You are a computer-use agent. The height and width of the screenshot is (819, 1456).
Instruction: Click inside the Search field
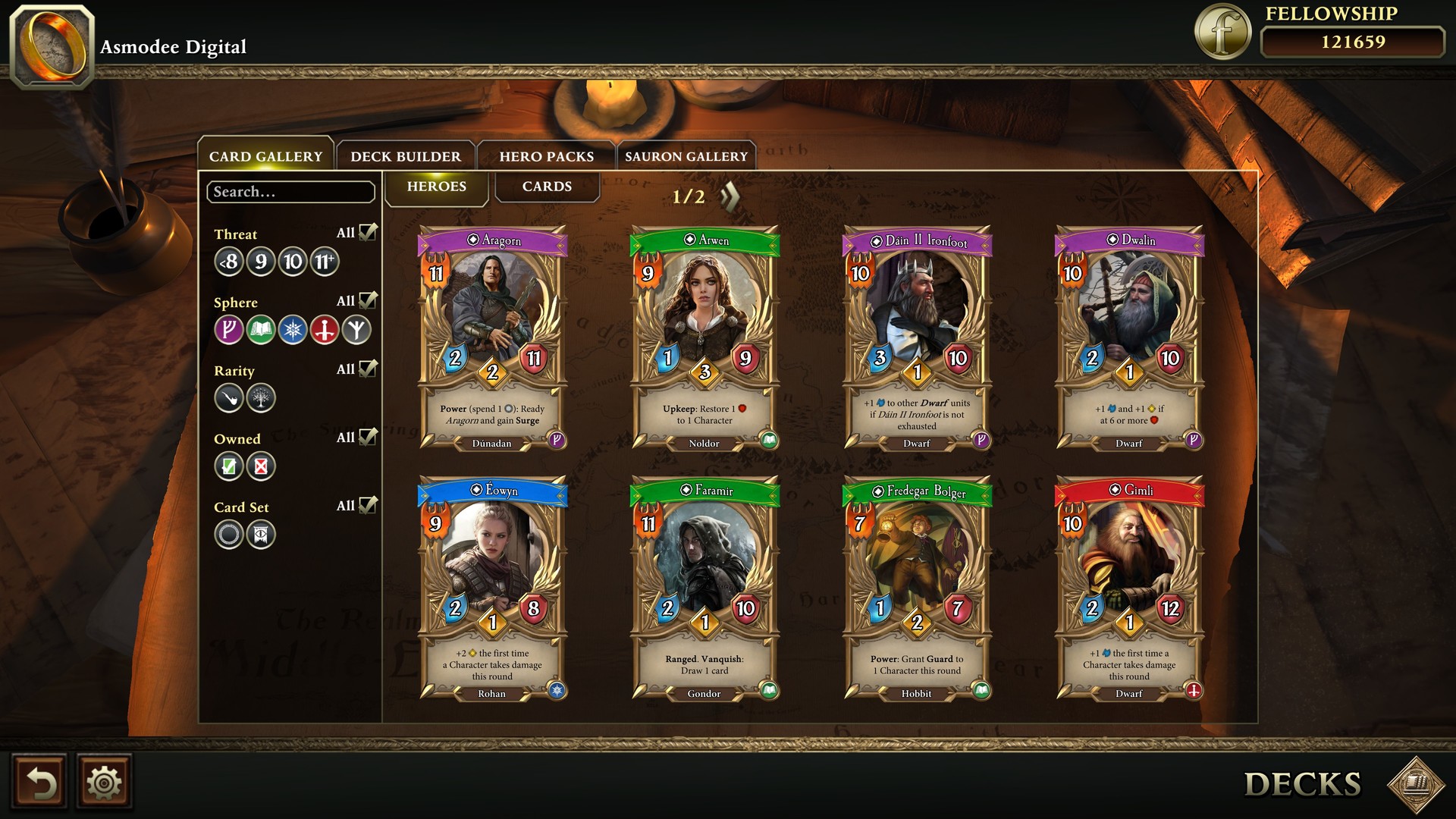pos(290,192)
